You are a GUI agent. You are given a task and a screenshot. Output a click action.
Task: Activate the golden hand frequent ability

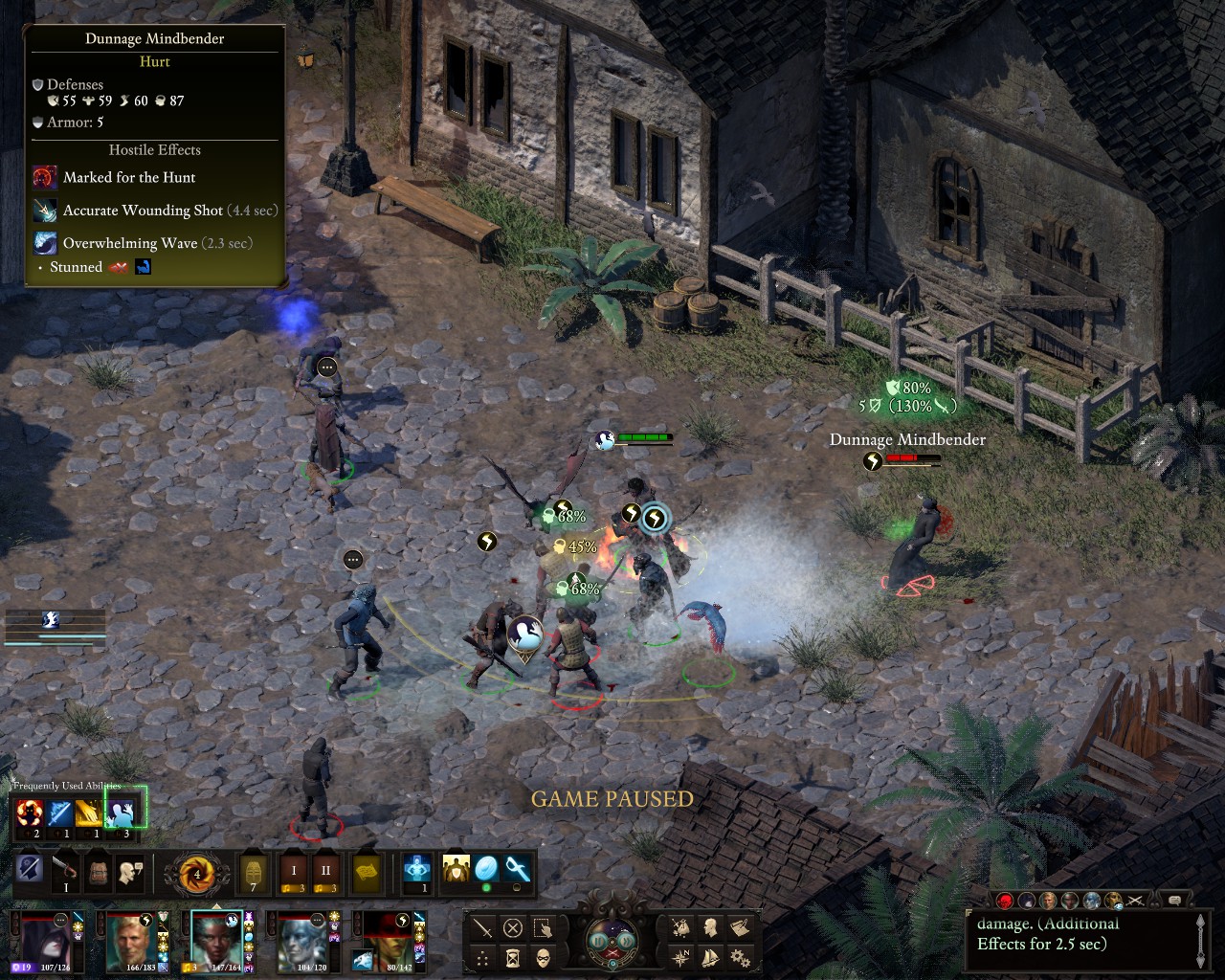pos(91,813)
